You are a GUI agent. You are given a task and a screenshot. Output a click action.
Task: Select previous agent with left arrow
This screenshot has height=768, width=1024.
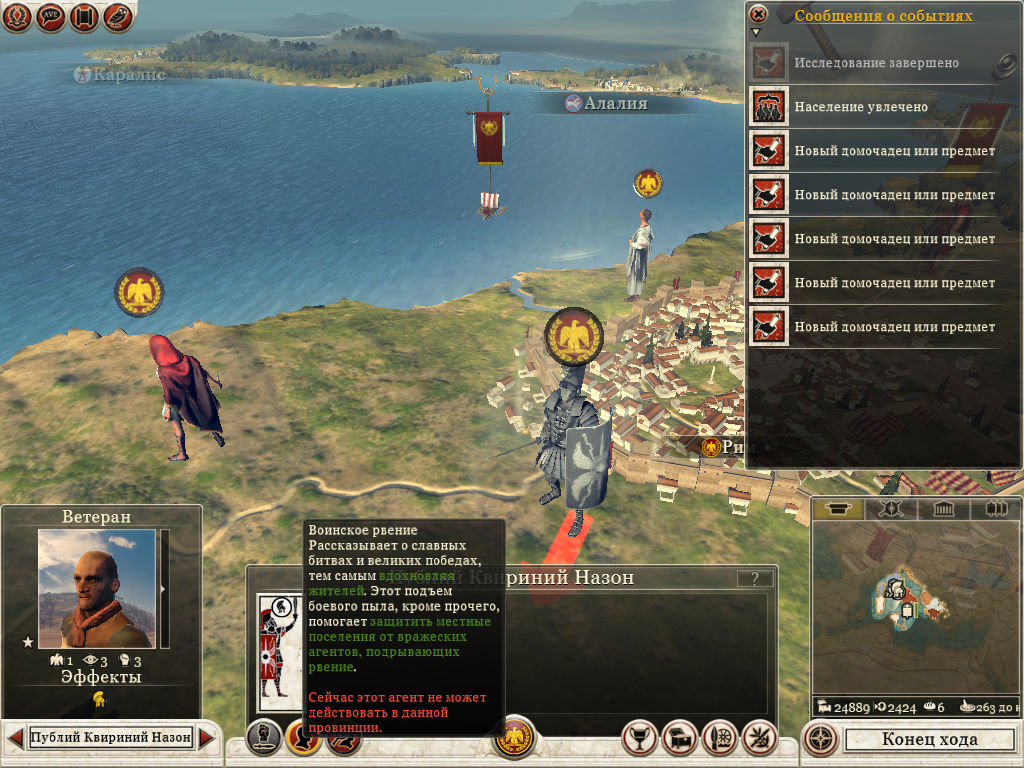15,739
